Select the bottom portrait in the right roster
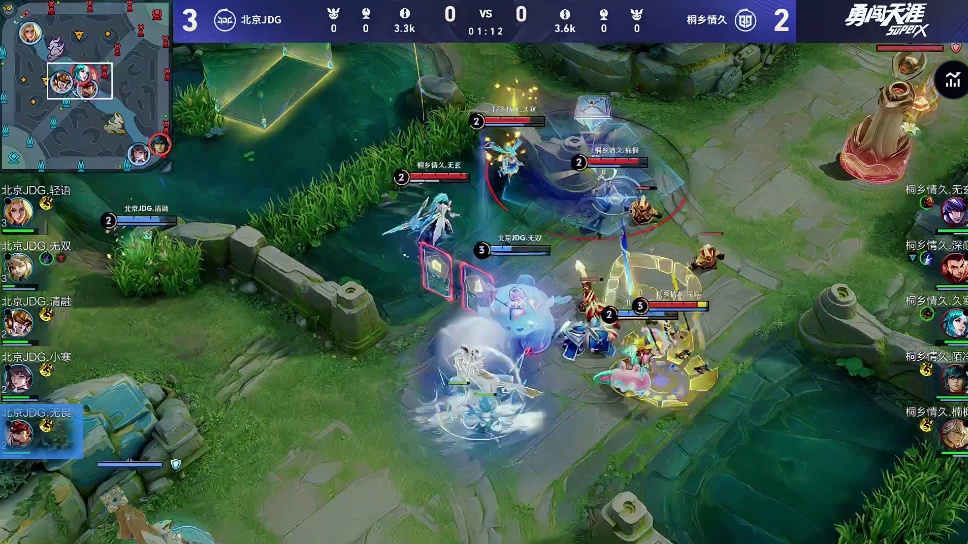This screenshot has width=968, height=544. 951,432
